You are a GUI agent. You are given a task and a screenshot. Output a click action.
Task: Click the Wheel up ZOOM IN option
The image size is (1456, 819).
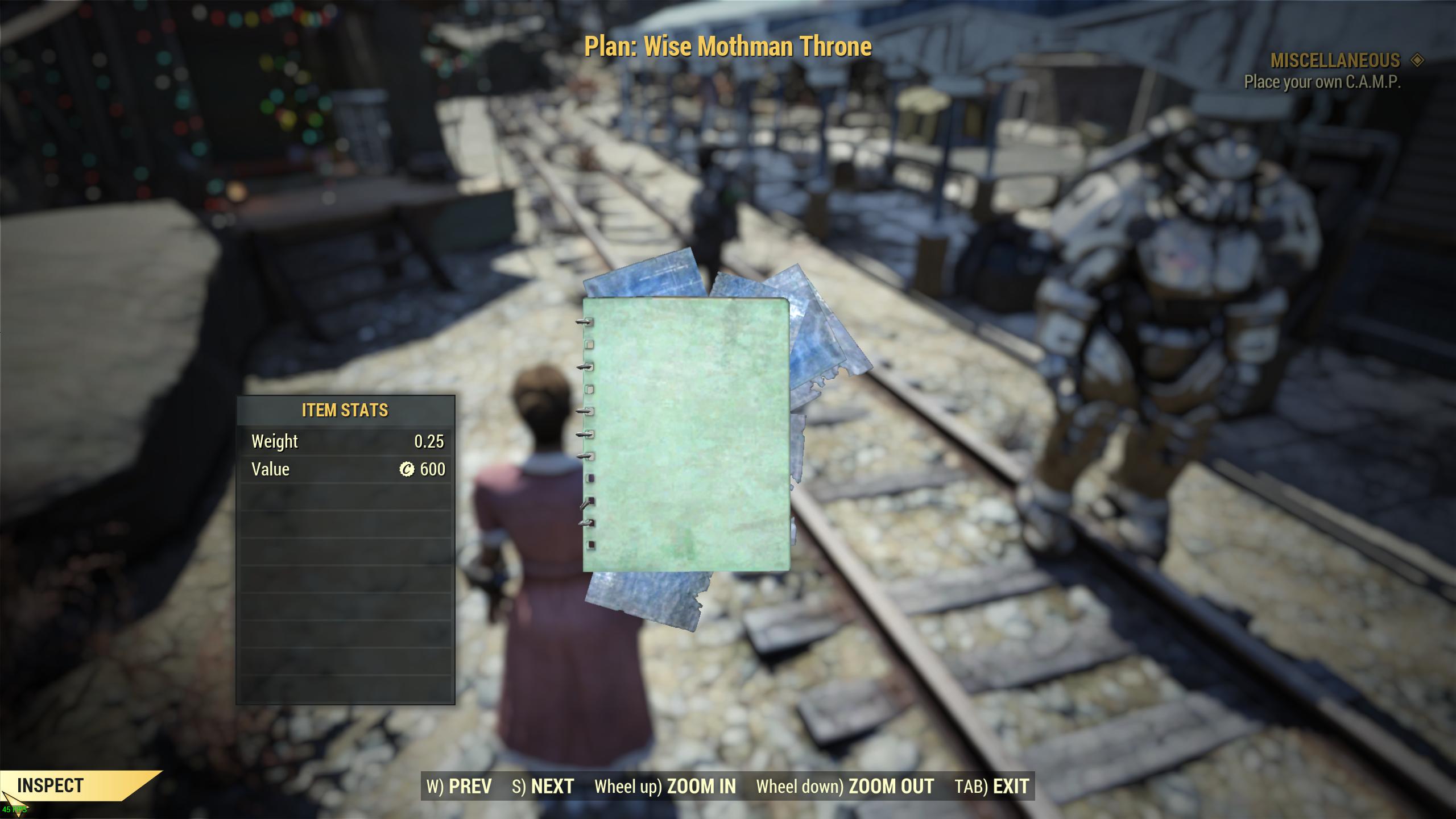point(664,787)
